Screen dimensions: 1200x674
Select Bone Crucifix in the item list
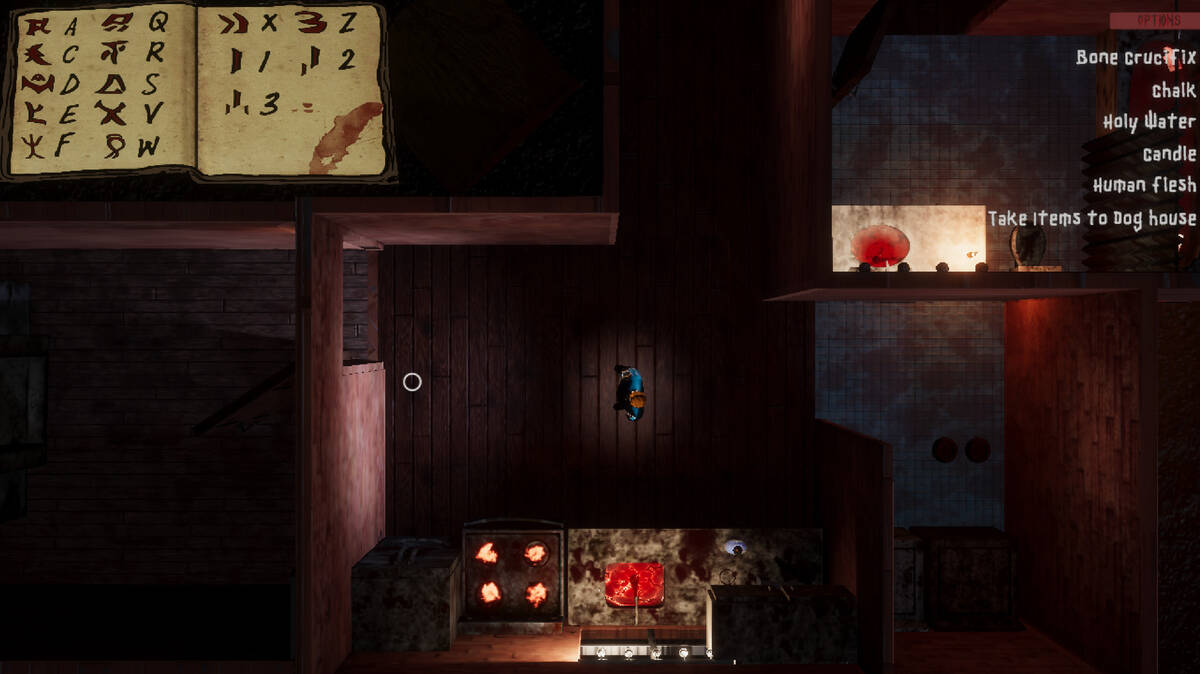1136,57
